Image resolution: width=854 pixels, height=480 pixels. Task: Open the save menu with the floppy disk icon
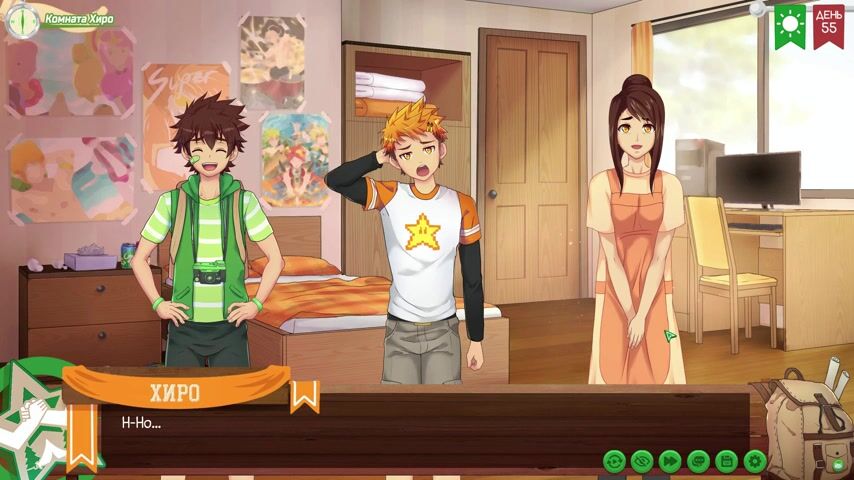click(727, 461)
